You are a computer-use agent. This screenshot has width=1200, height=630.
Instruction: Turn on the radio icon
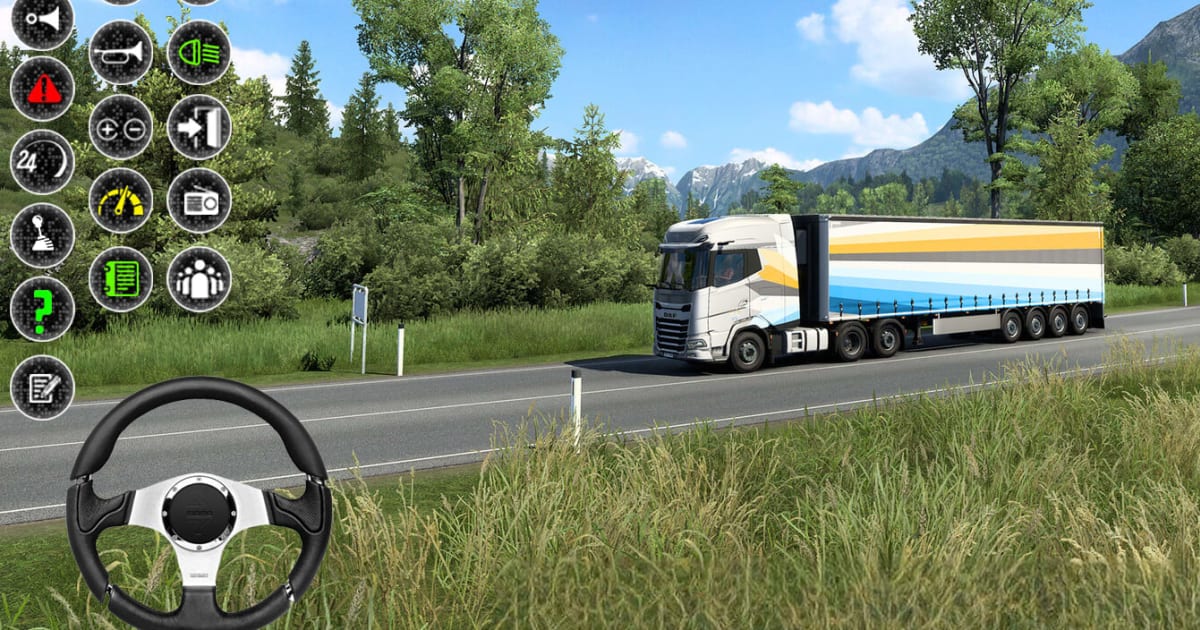coord(199,201)
